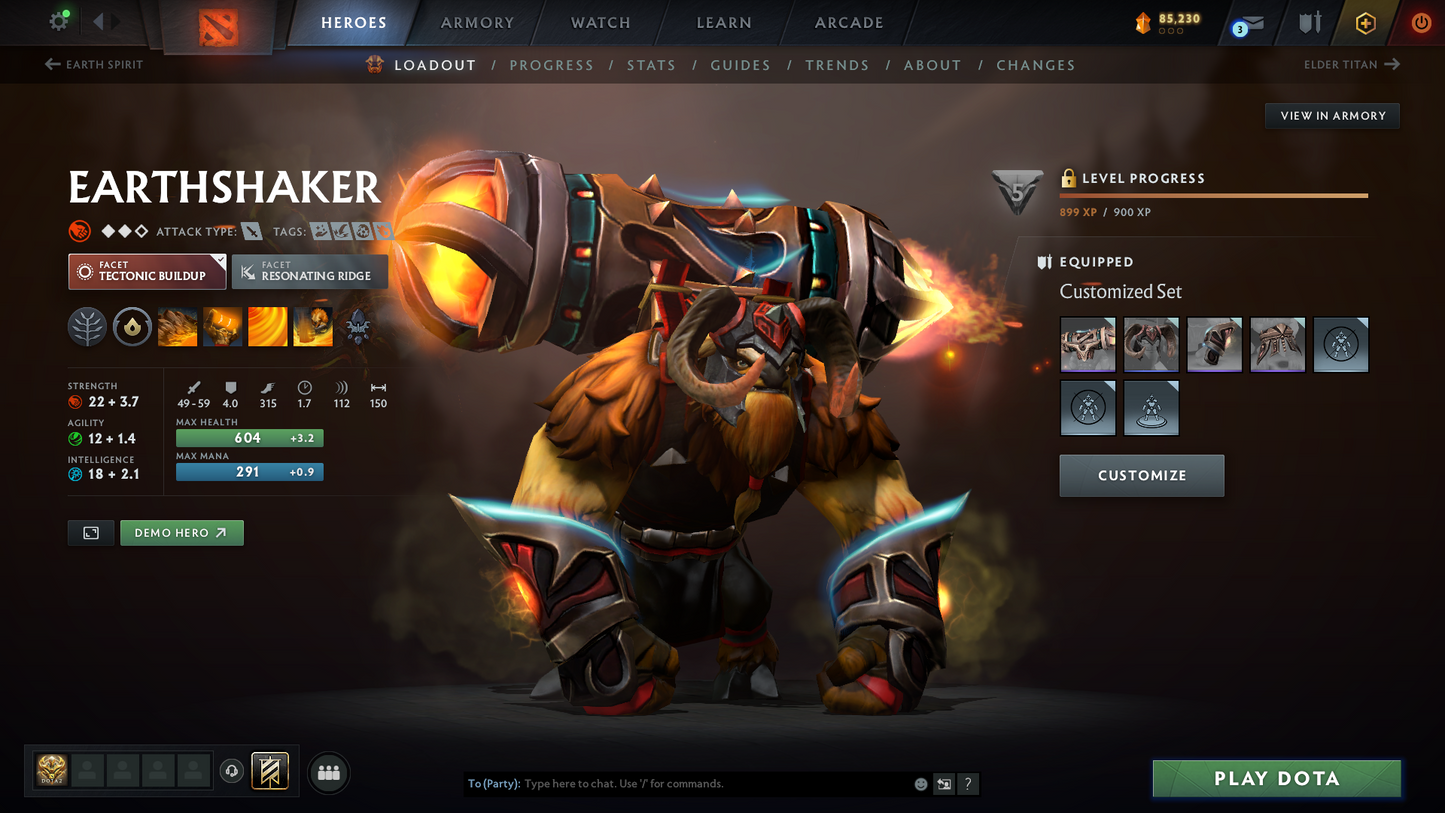Select the Echo Slam ability icon
Screen dimensions: 1445x813
coord(312,326)
